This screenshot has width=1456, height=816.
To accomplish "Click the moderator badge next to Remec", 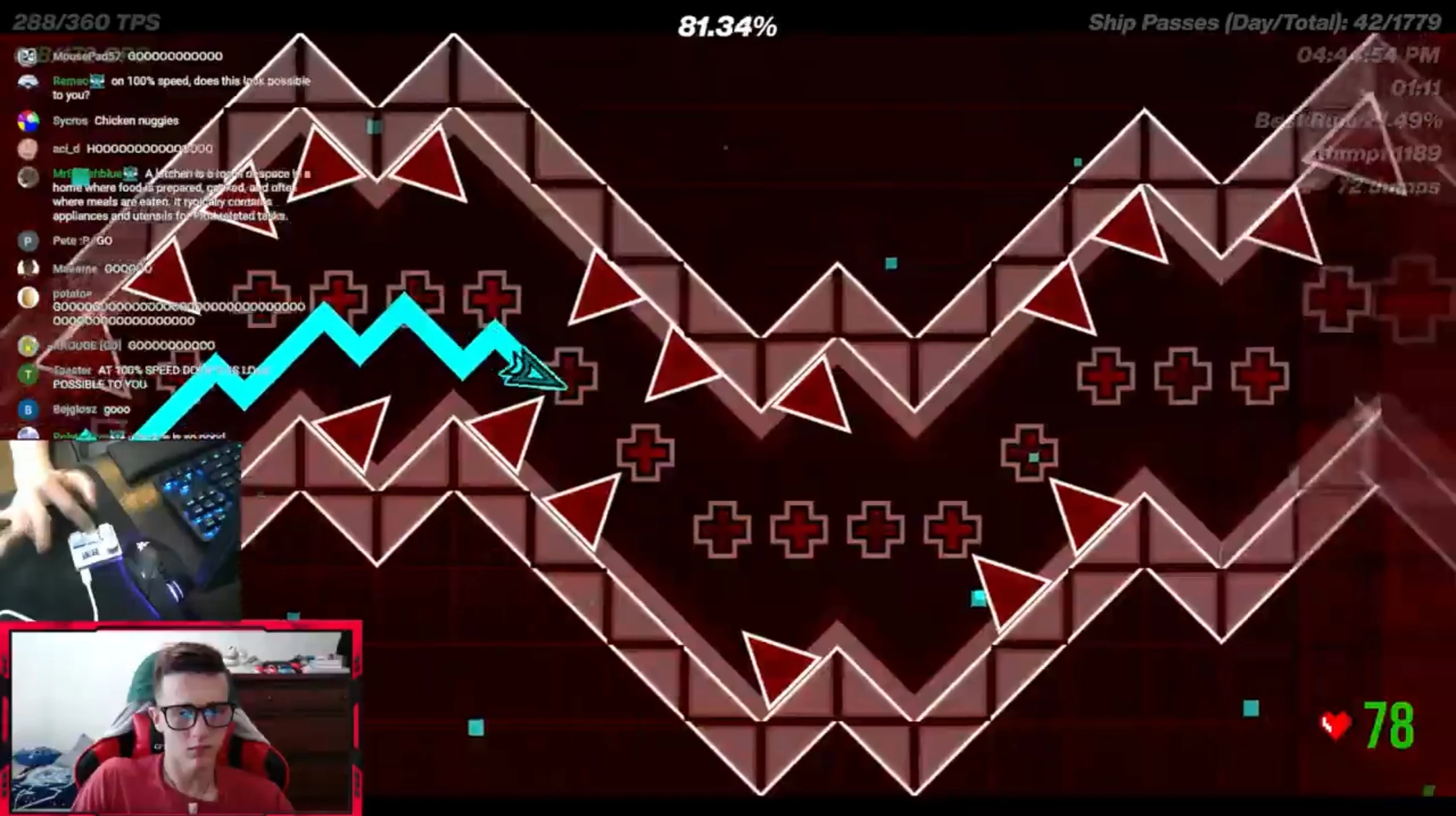I will 98,81.
